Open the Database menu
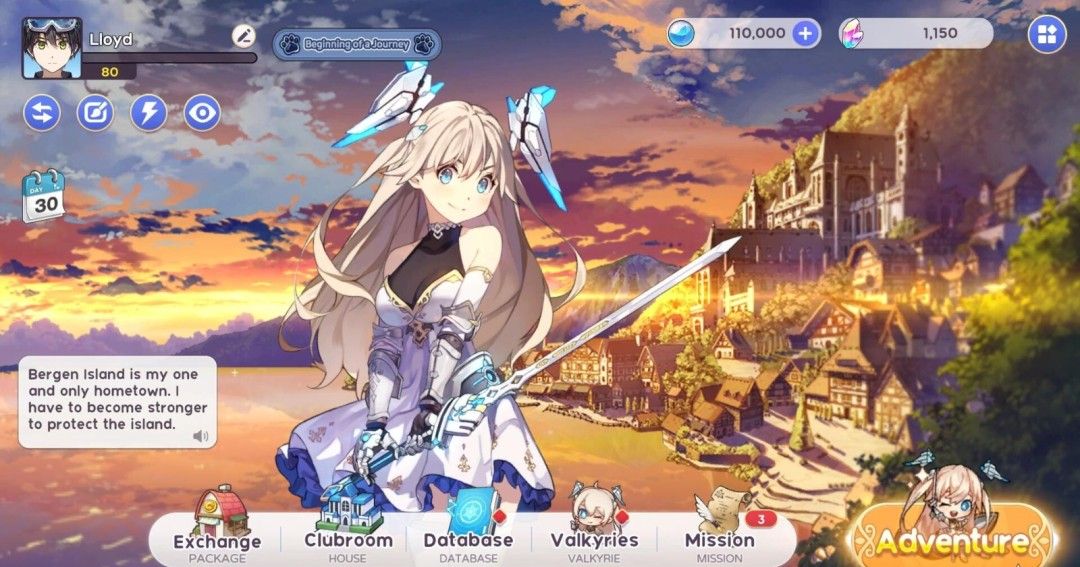The image size is (1080, 567). point(468,528)
